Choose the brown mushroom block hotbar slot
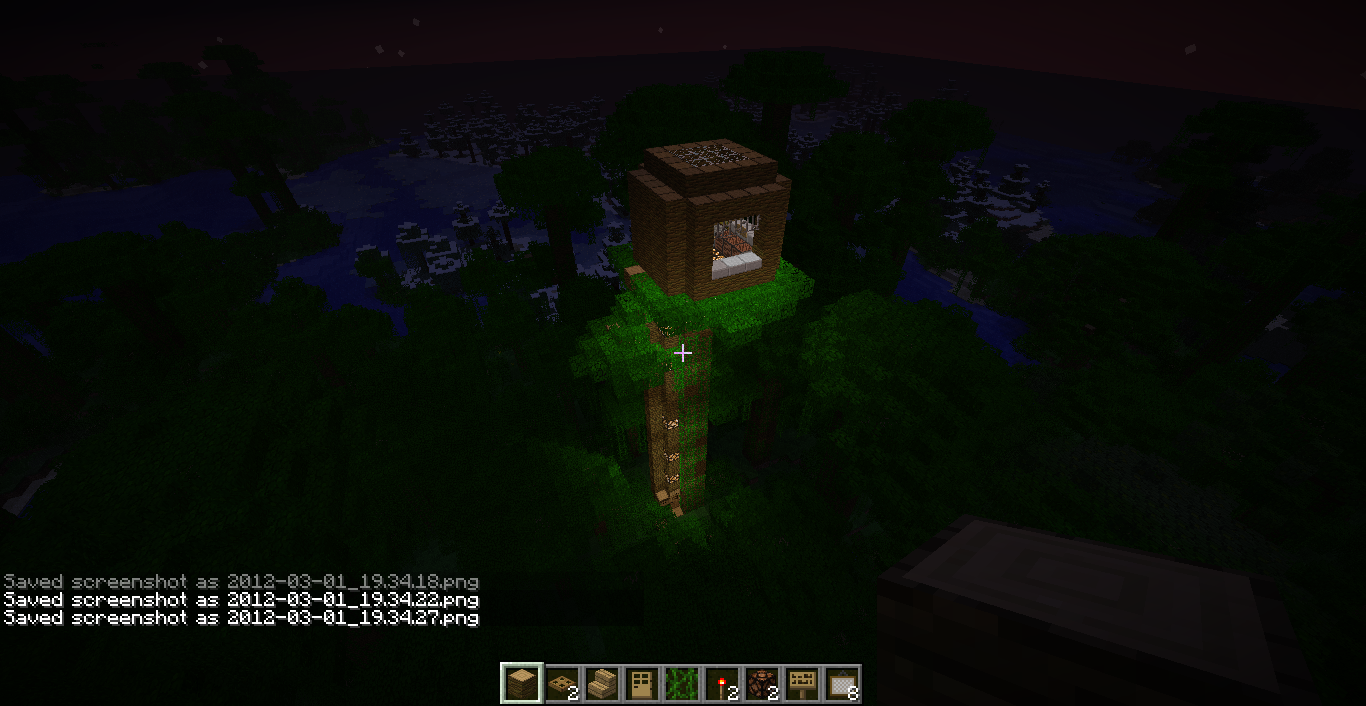The height and width of the screenshot is (706, 1366). coord(761,684)
